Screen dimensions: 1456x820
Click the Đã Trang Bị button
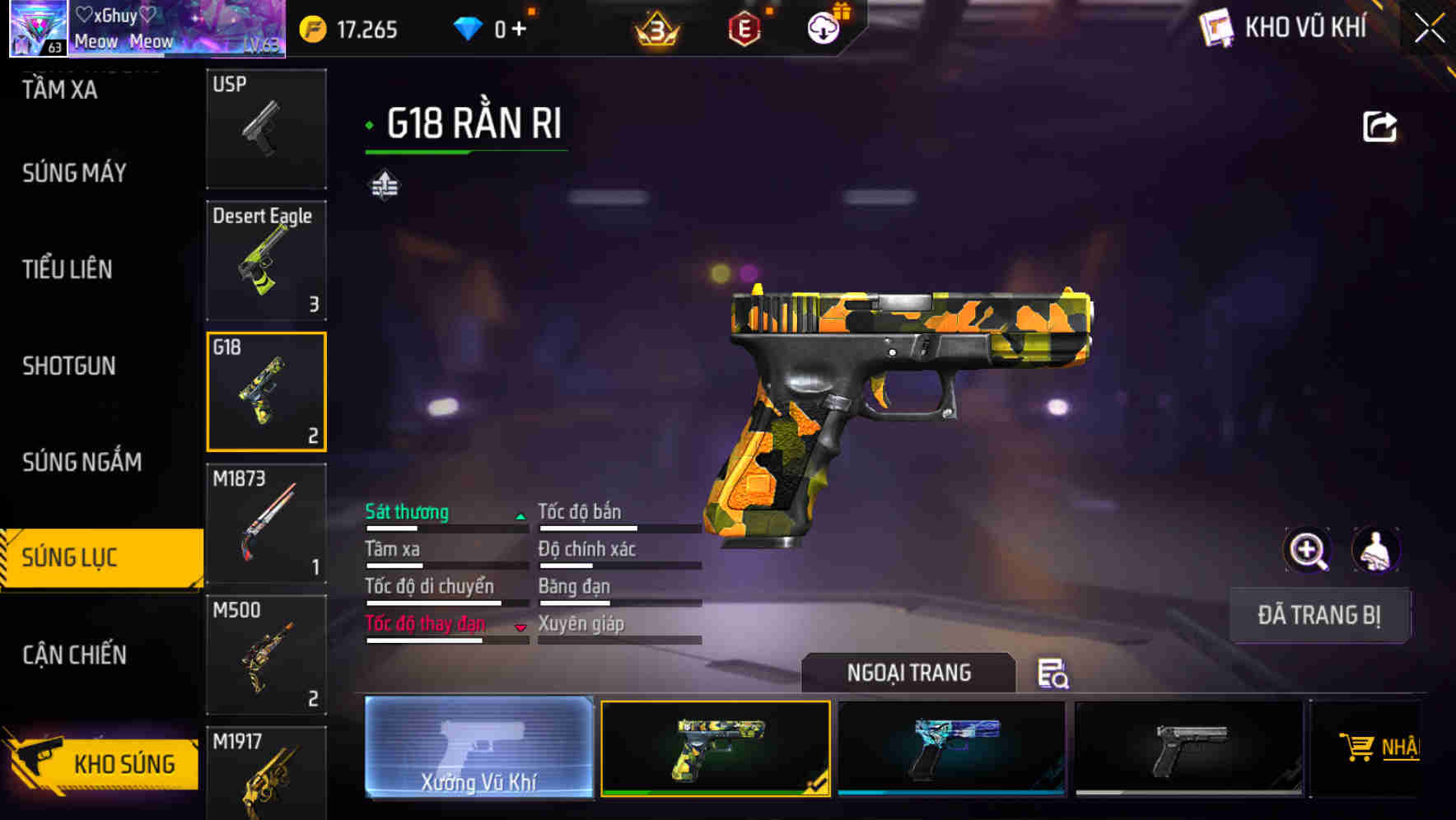[1318, 615]
